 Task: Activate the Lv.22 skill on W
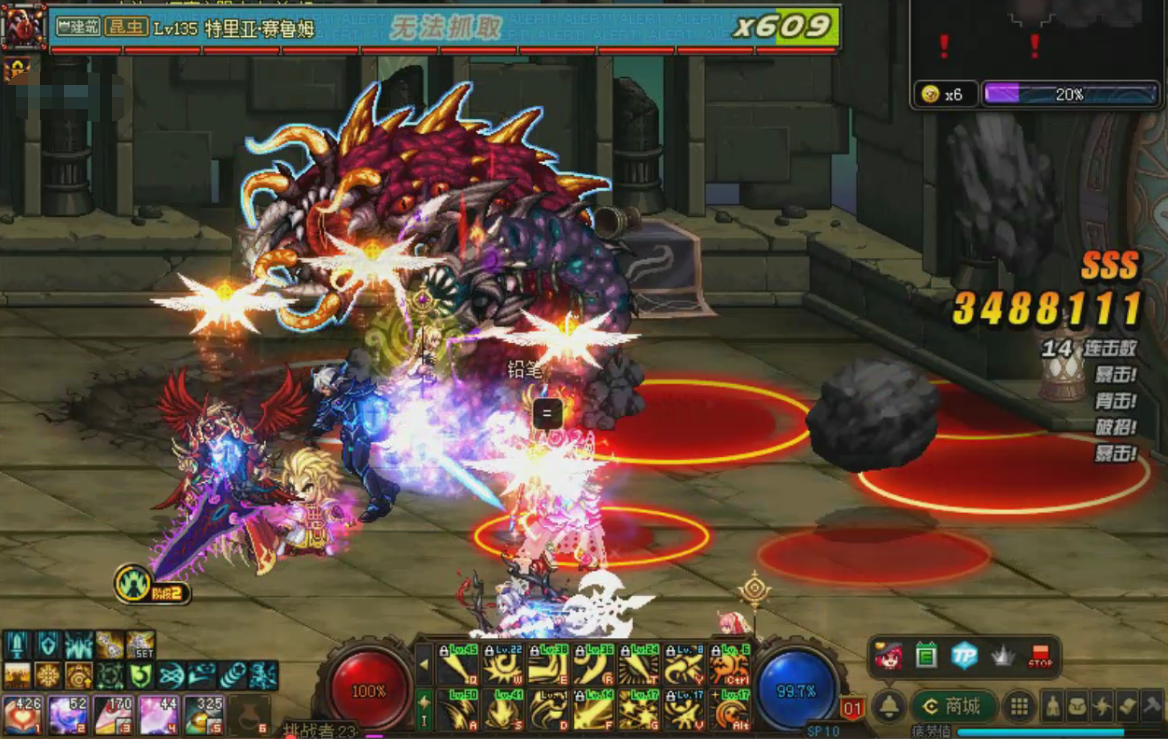503,665
